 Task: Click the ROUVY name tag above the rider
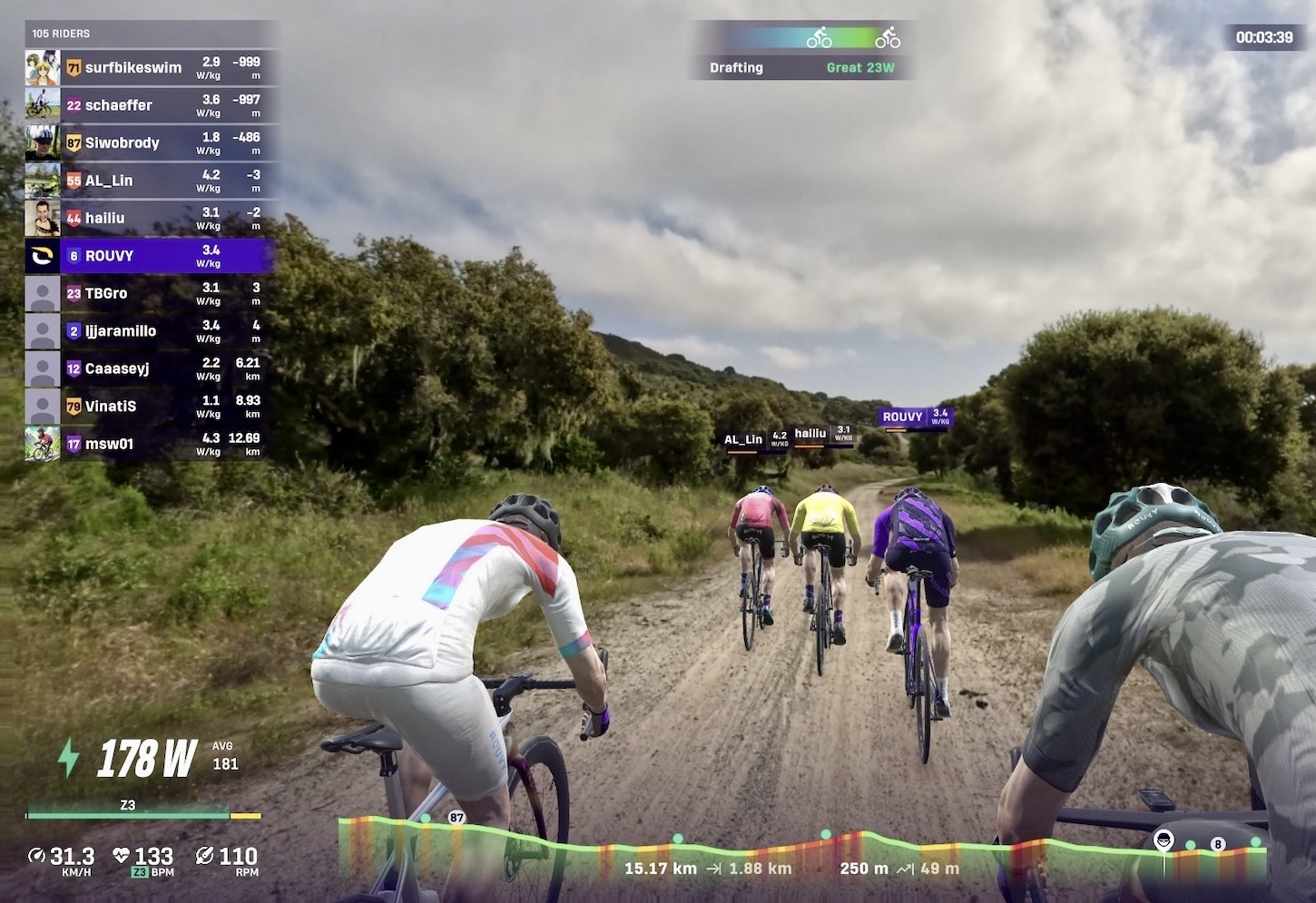coord(915,417)
